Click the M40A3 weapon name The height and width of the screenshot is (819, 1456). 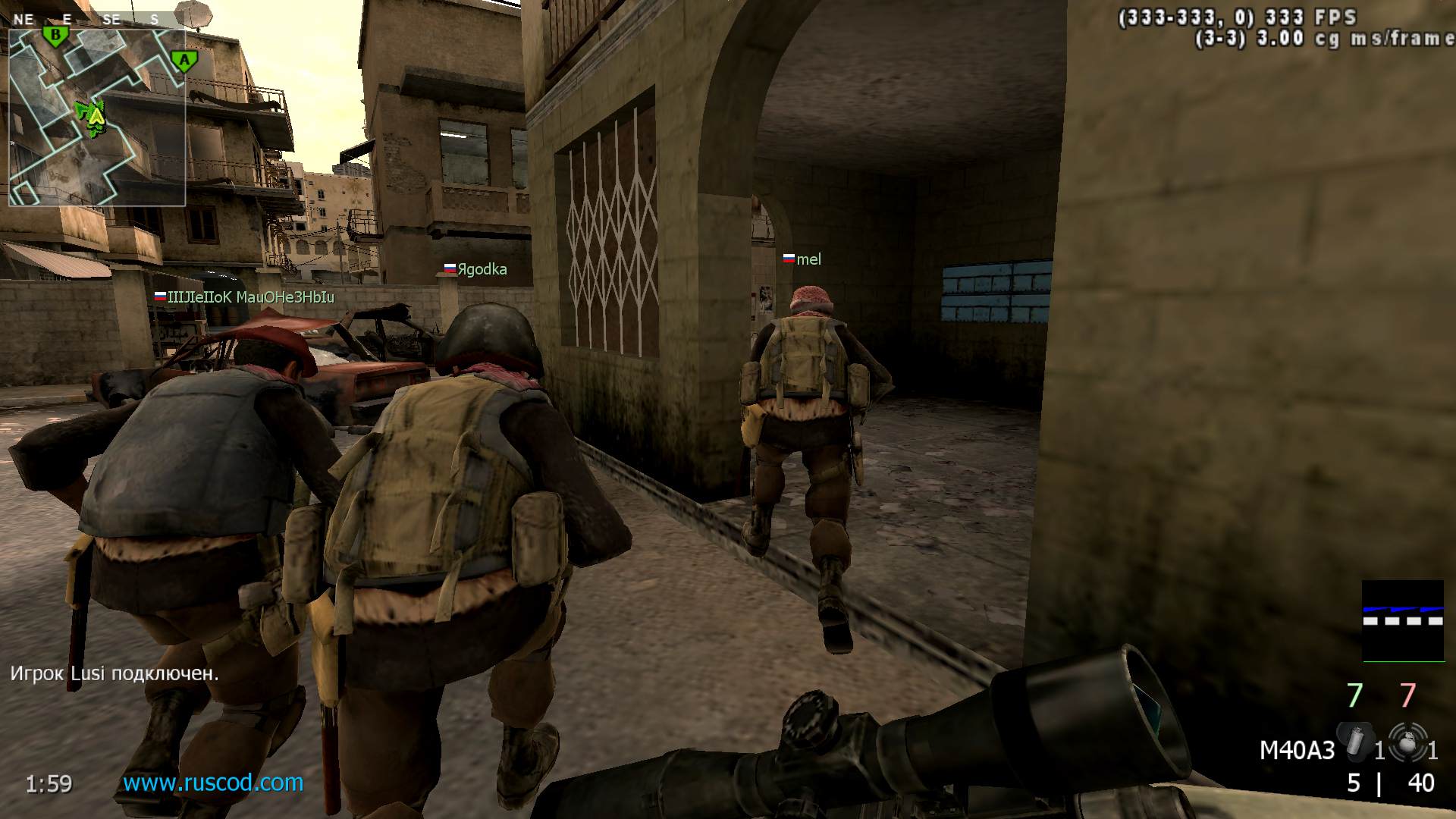[x=1297, y=750]
